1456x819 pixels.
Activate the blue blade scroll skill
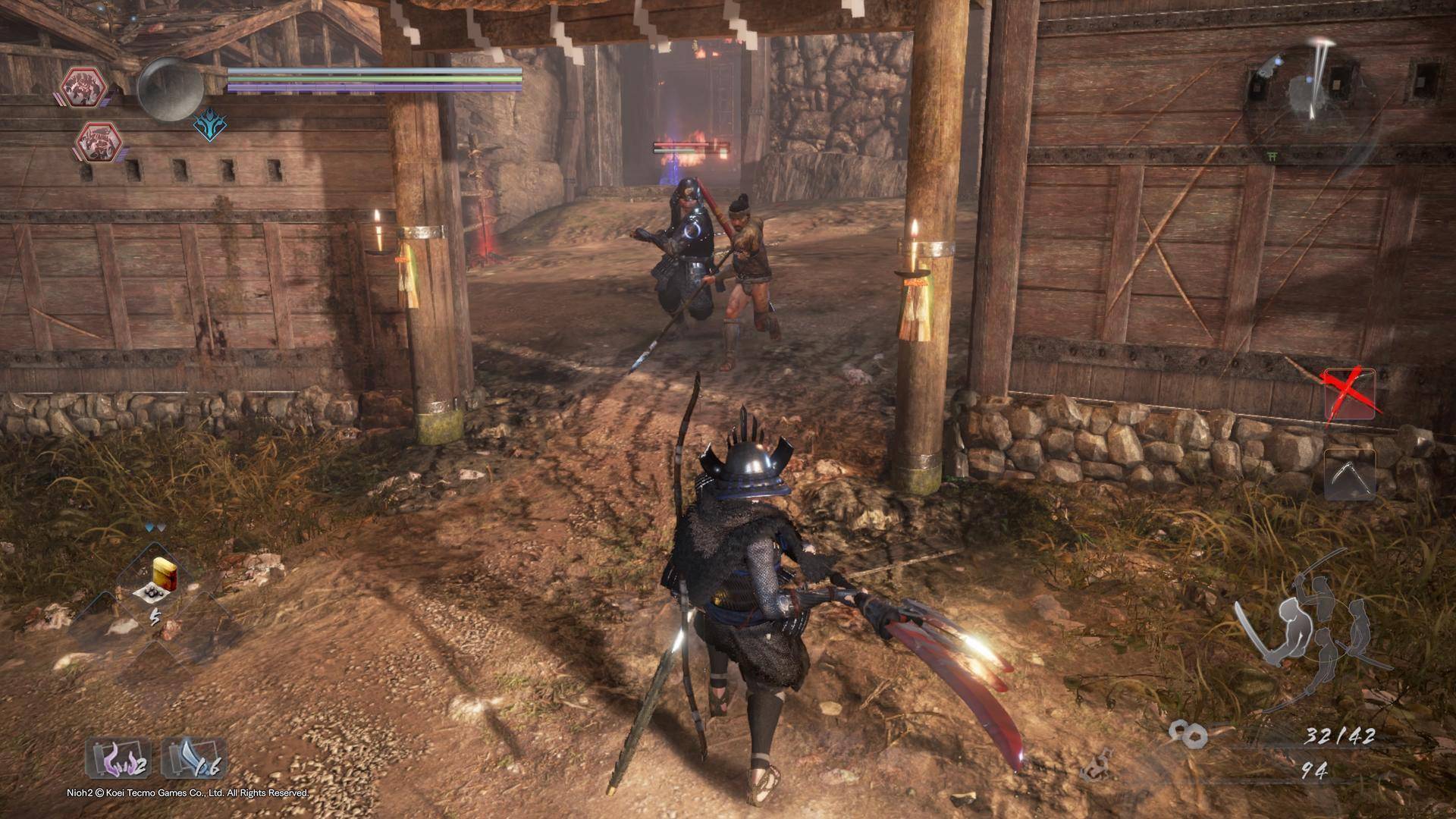(x=193, y=759)
